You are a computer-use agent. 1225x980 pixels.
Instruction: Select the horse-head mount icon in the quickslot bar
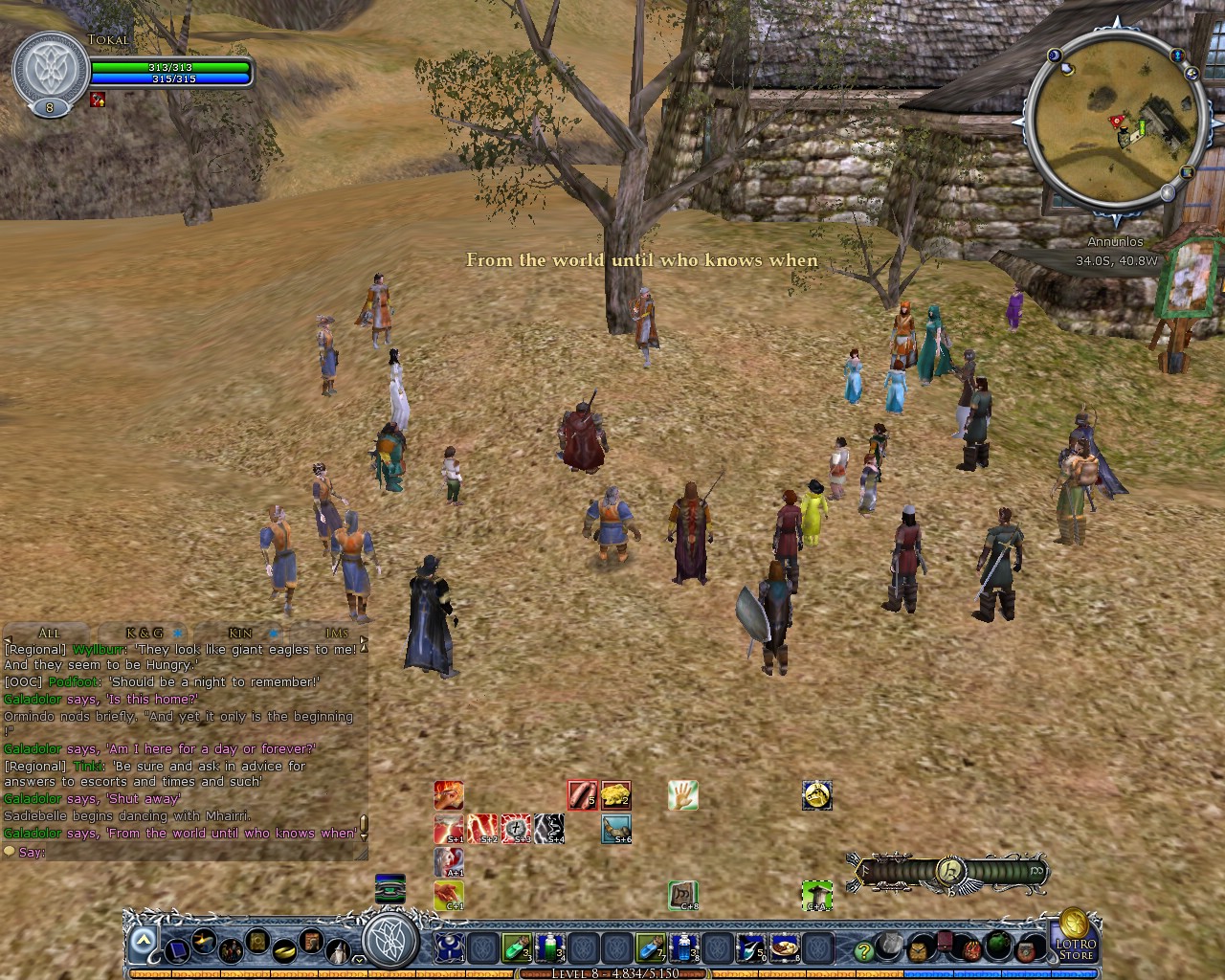click(817, 795)
